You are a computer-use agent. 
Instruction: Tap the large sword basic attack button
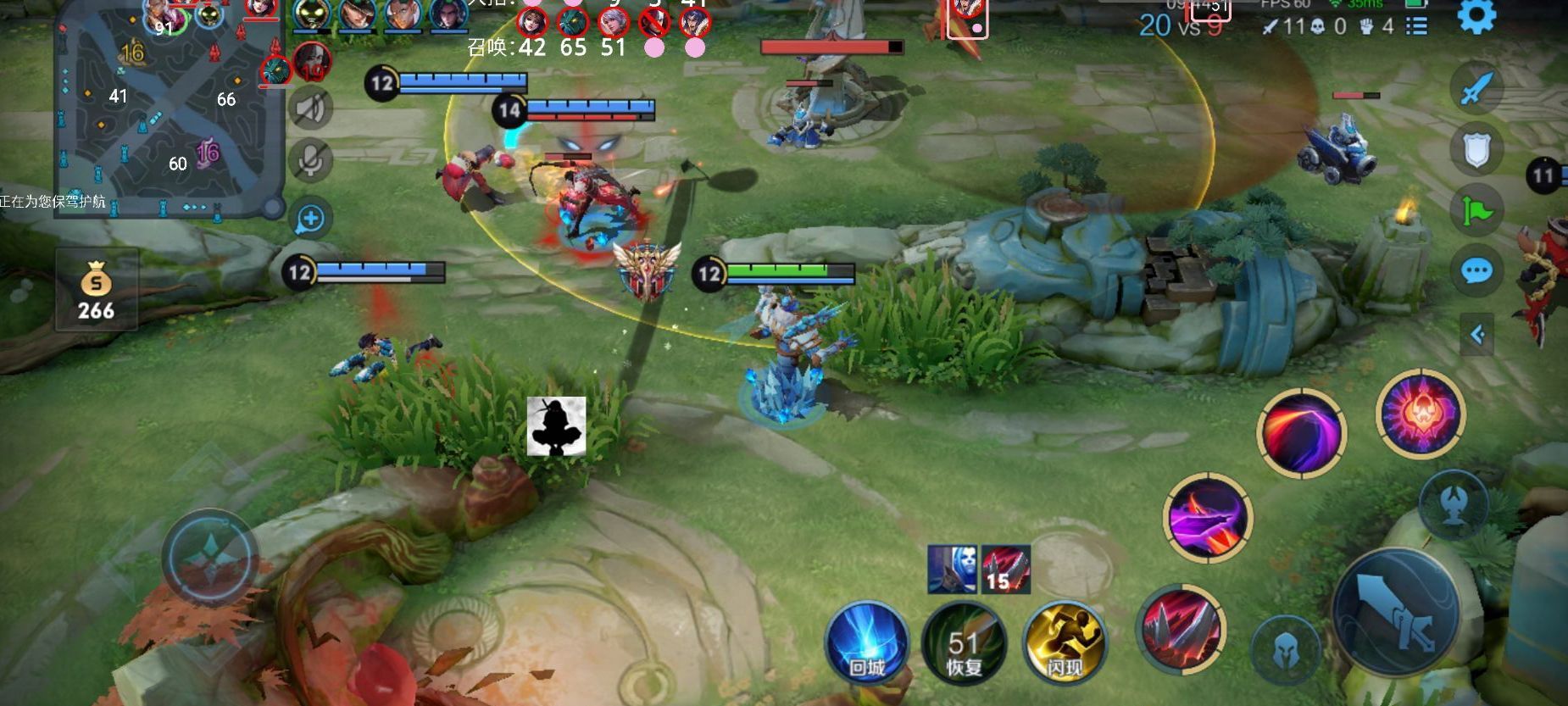click(1396, 613)
